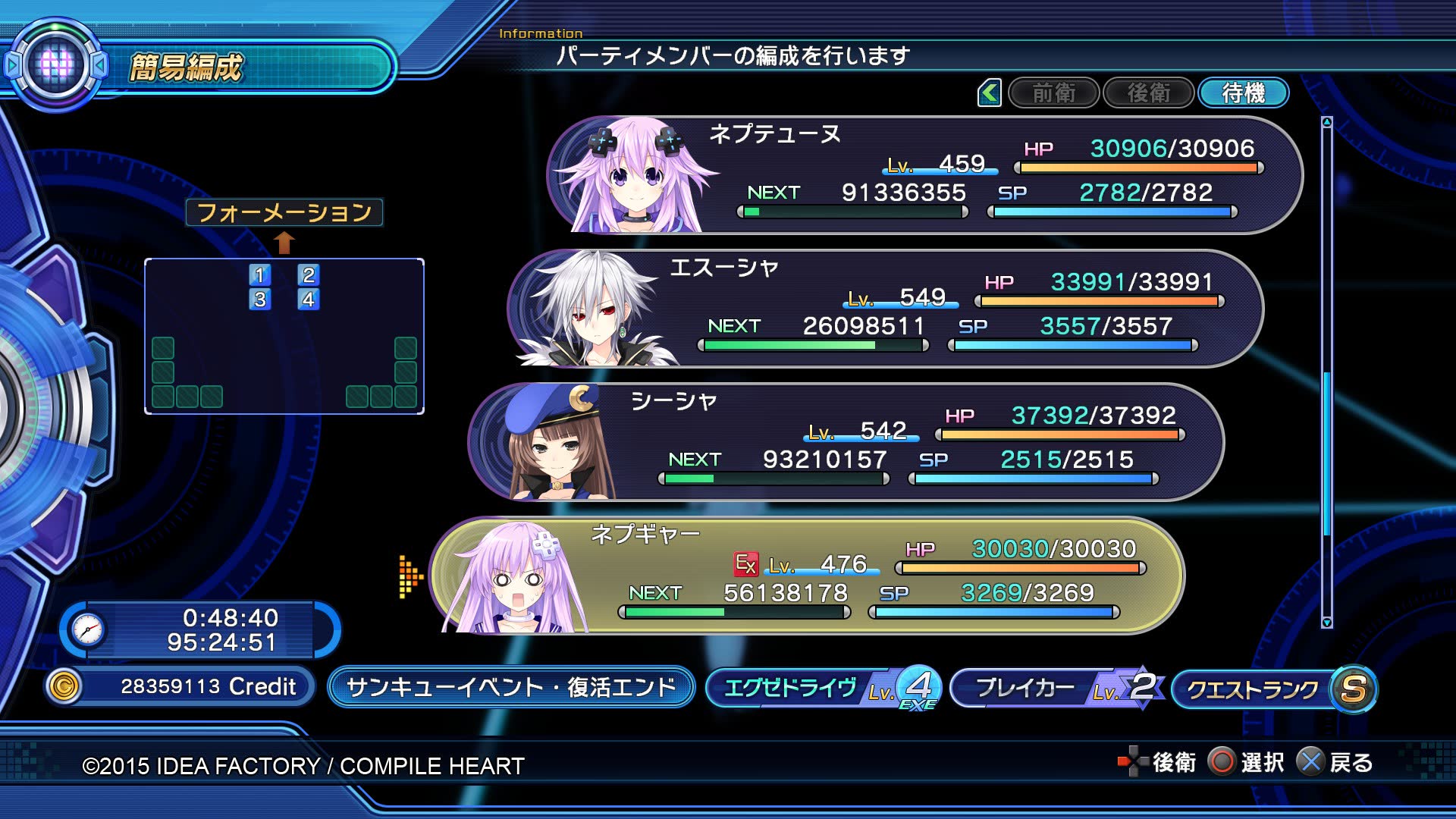
Task: Click formation slot number 1
Action: 259,275
